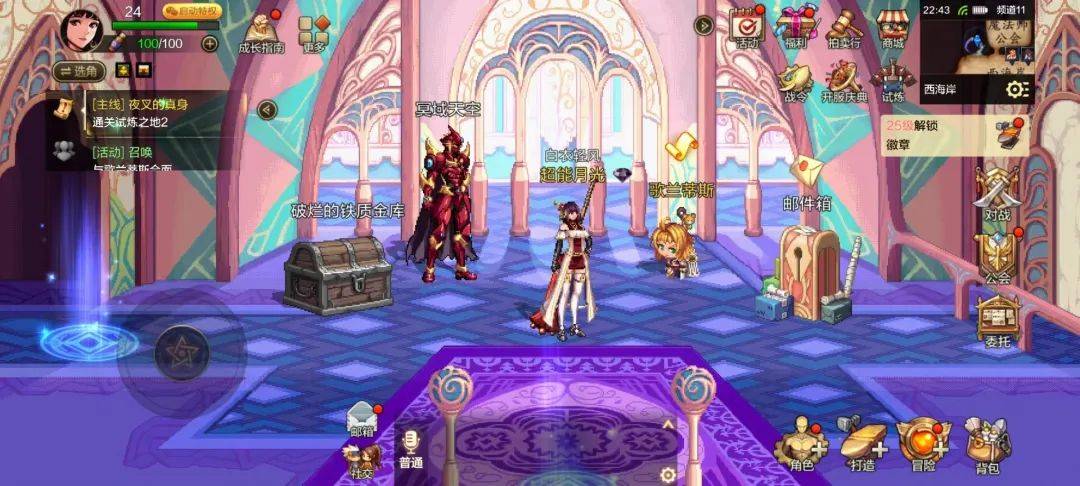
Task: Click the gear icon beside 西海岸
Action: pyautogui.click(x=1017, y=89)
